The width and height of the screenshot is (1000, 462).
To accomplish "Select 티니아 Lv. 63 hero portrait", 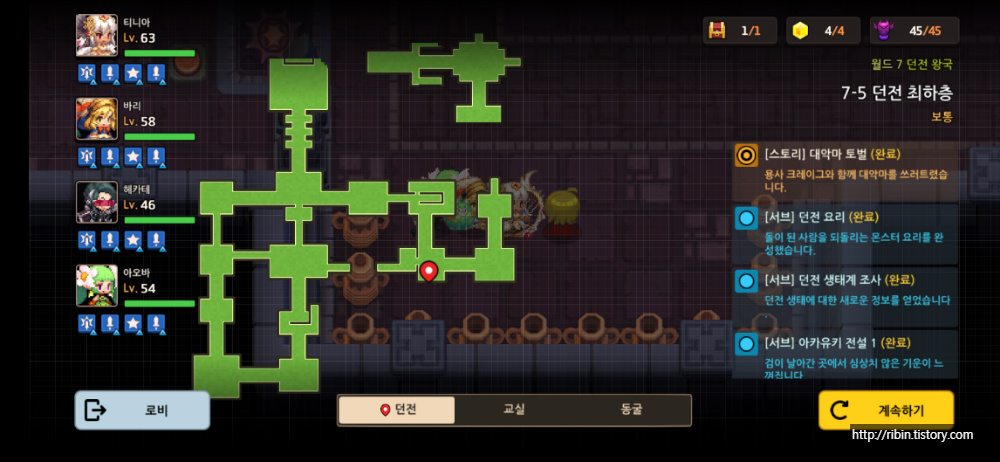I will coord(97,36).
